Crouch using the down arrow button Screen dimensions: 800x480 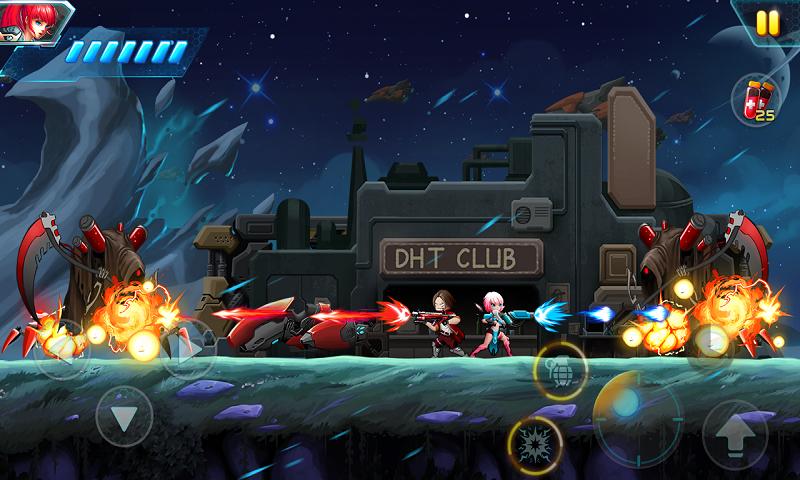pyautogui.click(x=124, y=416)
